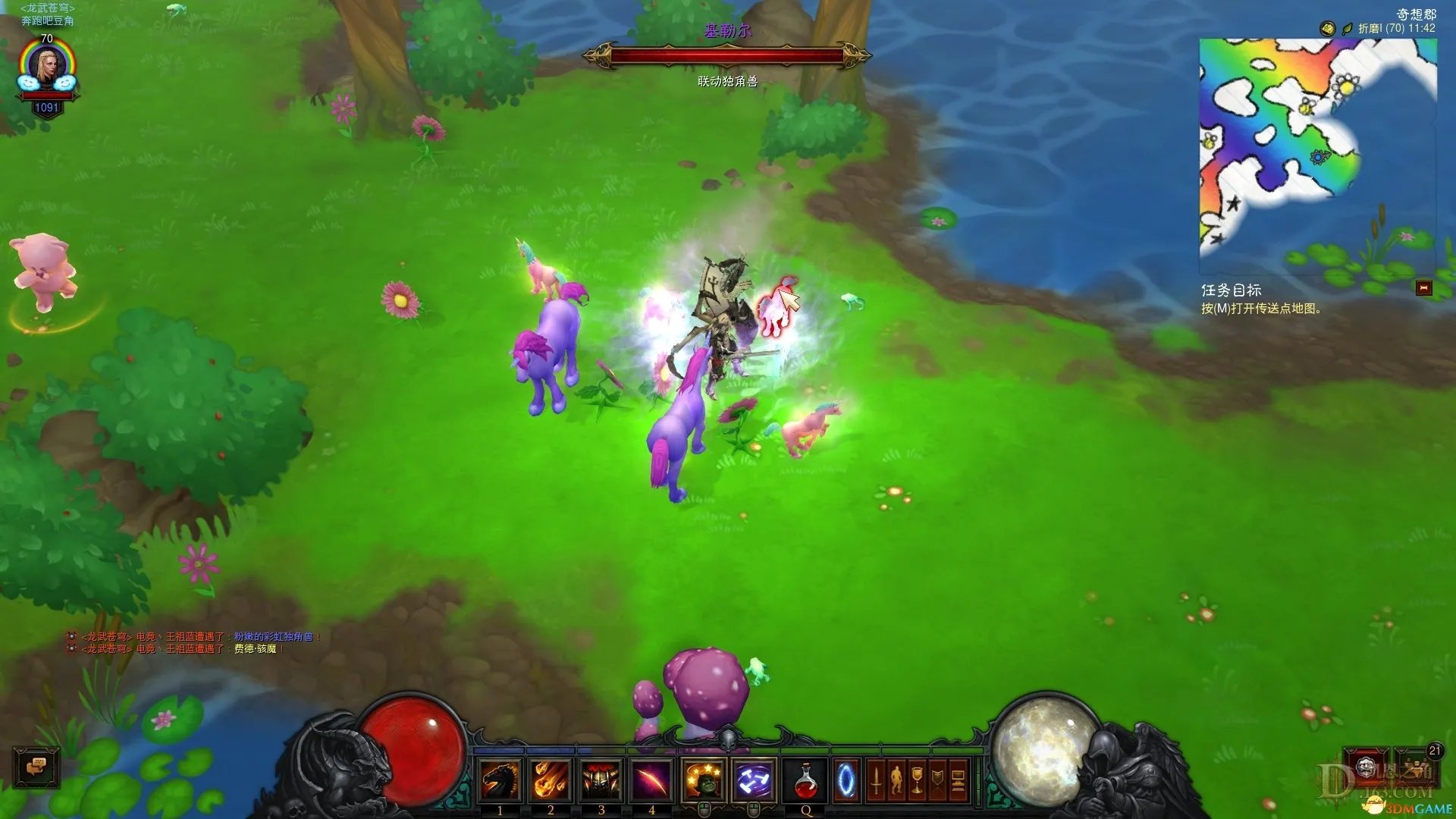Open the banner icon menu button

coord(937,780)
